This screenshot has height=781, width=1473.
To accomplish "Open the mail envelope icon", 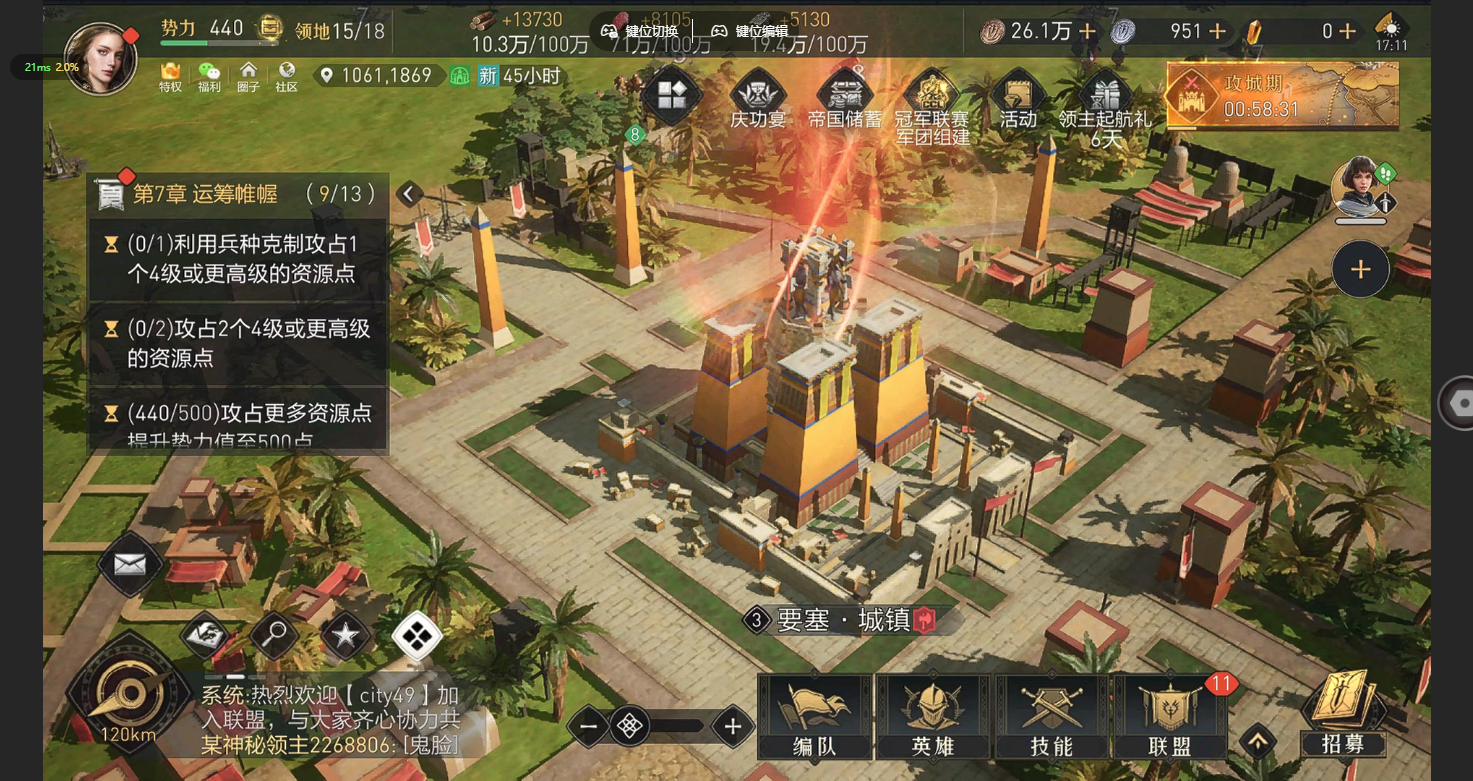I will coord(130,565).
